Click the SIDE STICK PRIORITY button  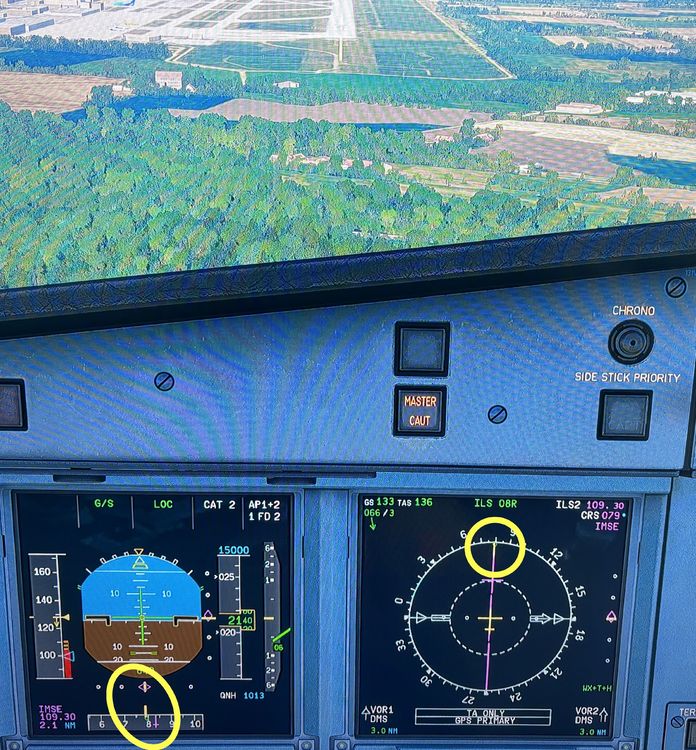pyautogui.click(x=625, y=415)
